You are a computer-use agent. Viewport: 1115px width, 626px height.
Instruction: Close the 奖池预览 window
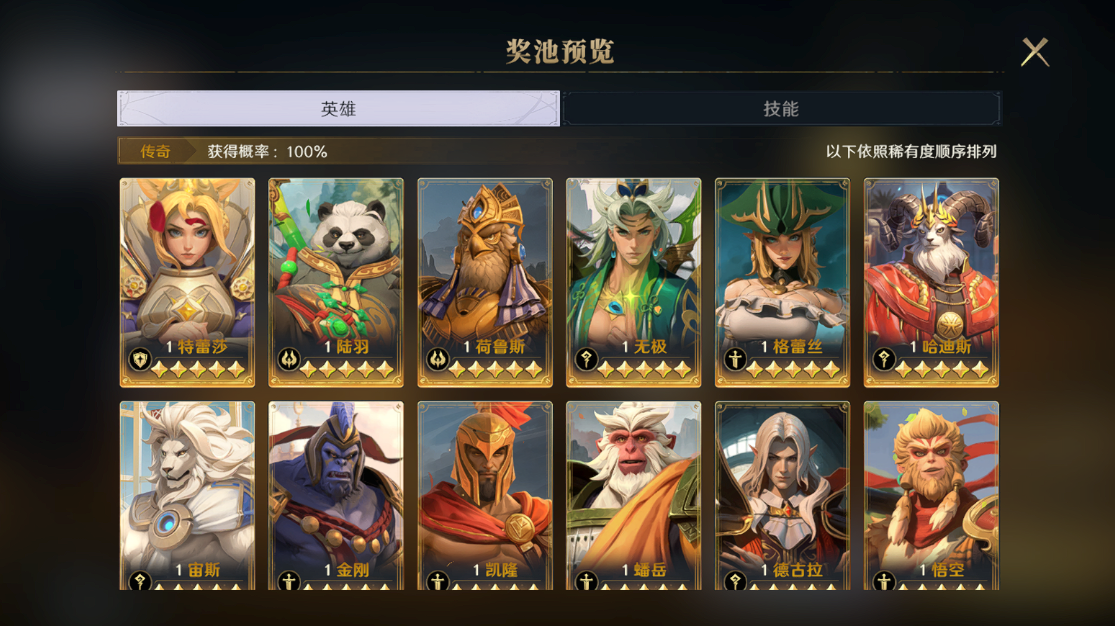click(1034, 52)
